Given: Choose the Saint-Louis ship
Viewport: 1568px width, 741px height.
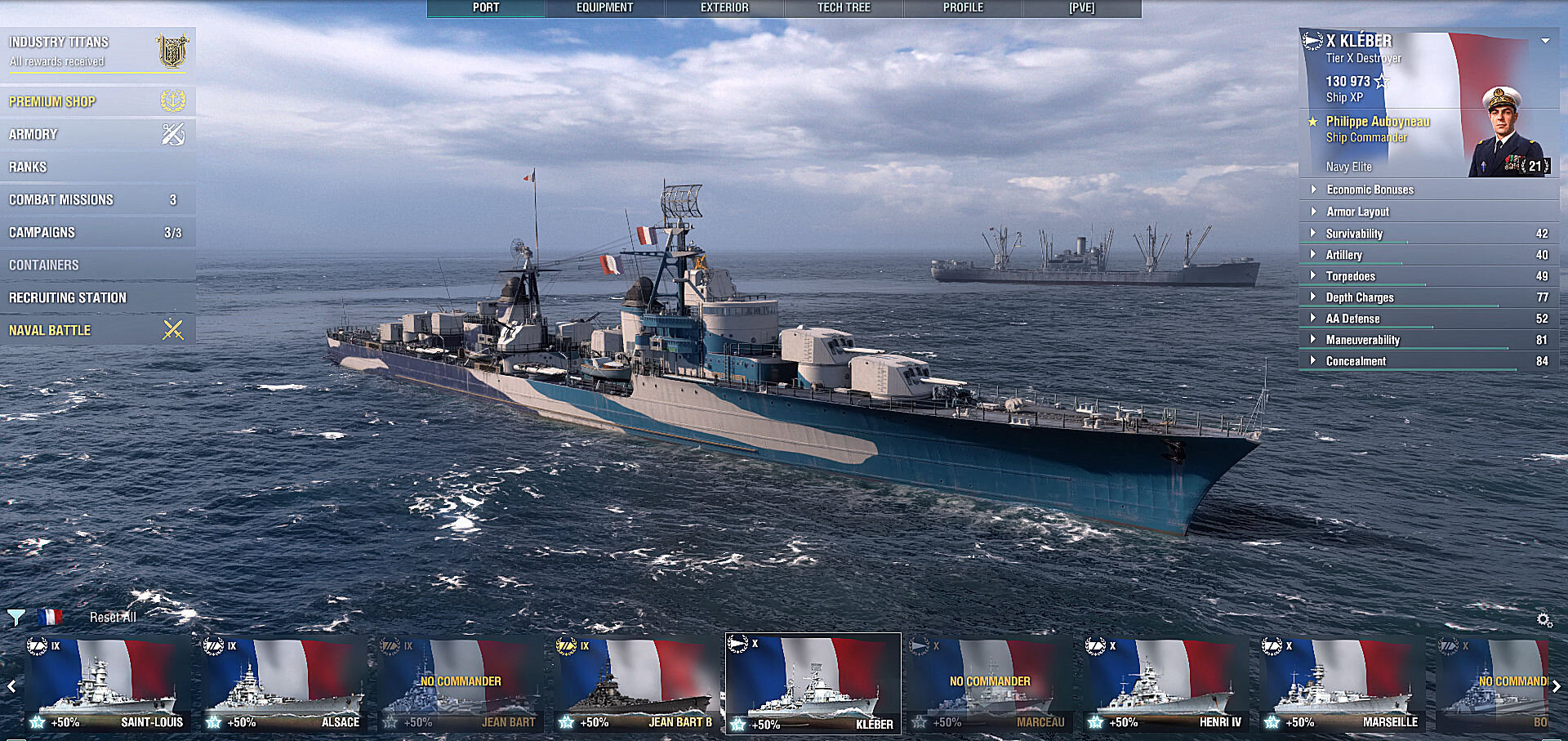Looking at the screenshot, I should click(108, 686).
